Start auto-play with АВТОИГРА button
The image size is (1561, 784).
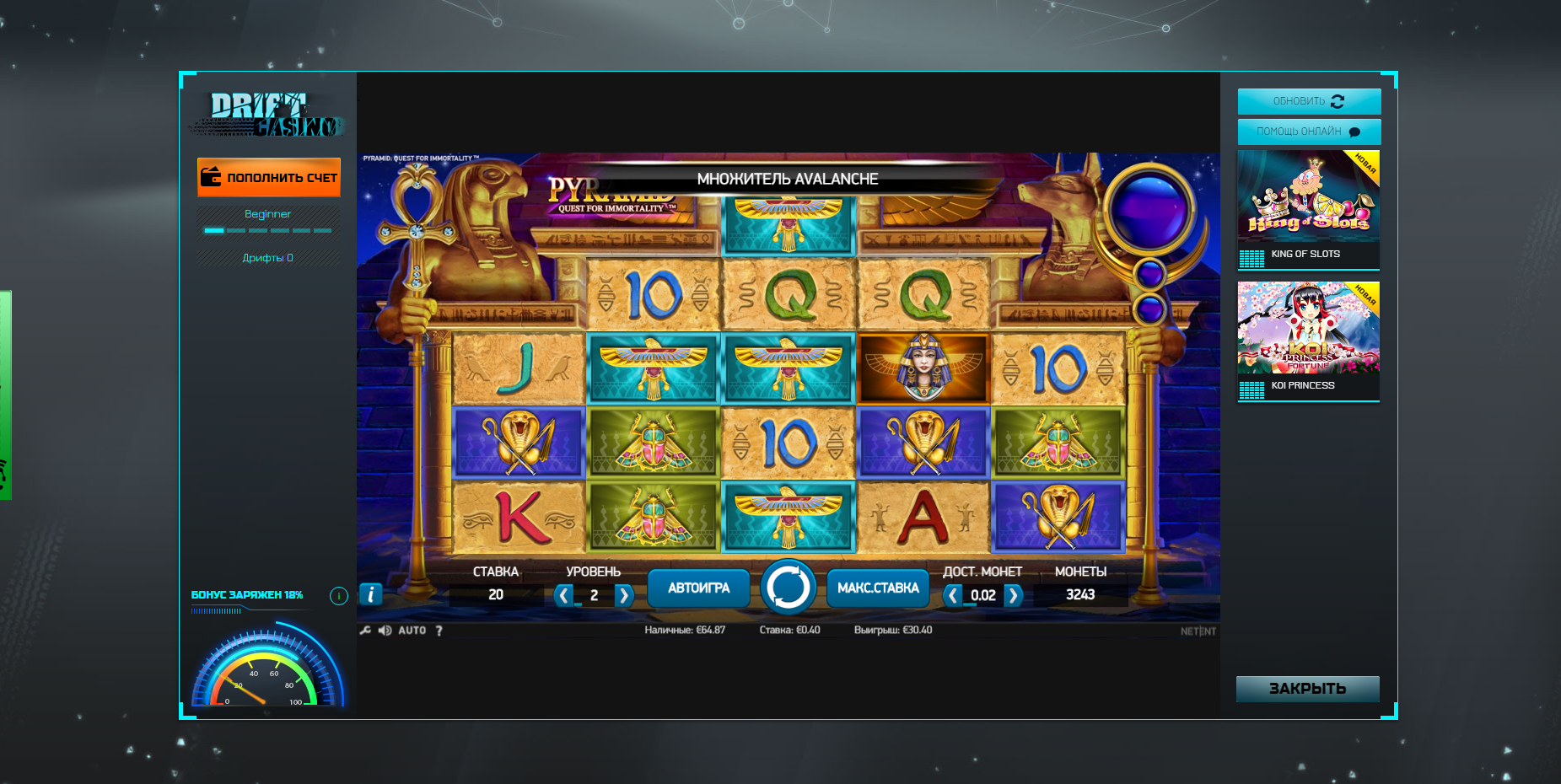[698, 588]
